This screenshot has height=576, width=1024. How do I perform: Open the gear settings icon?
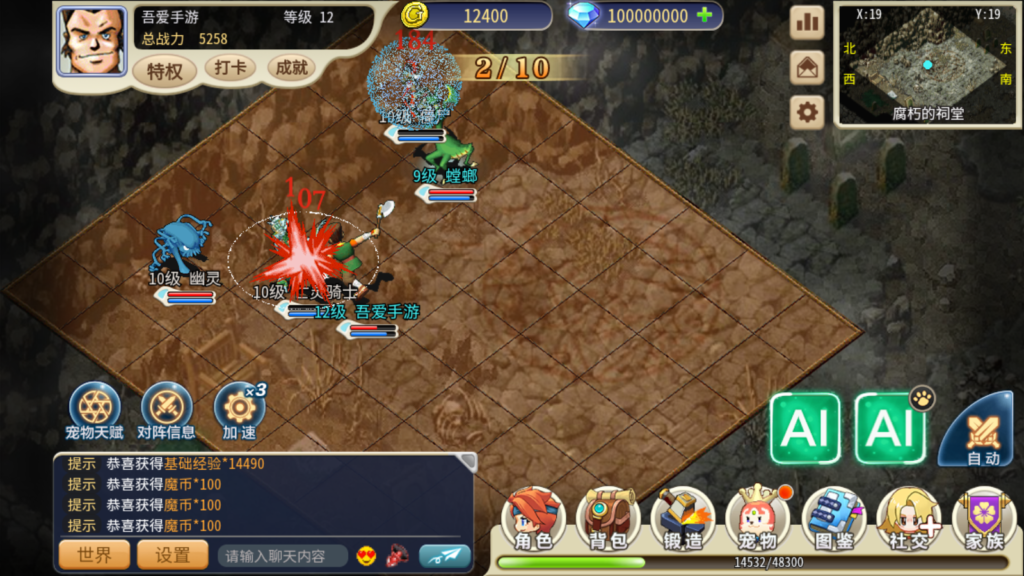click(807, 112)
